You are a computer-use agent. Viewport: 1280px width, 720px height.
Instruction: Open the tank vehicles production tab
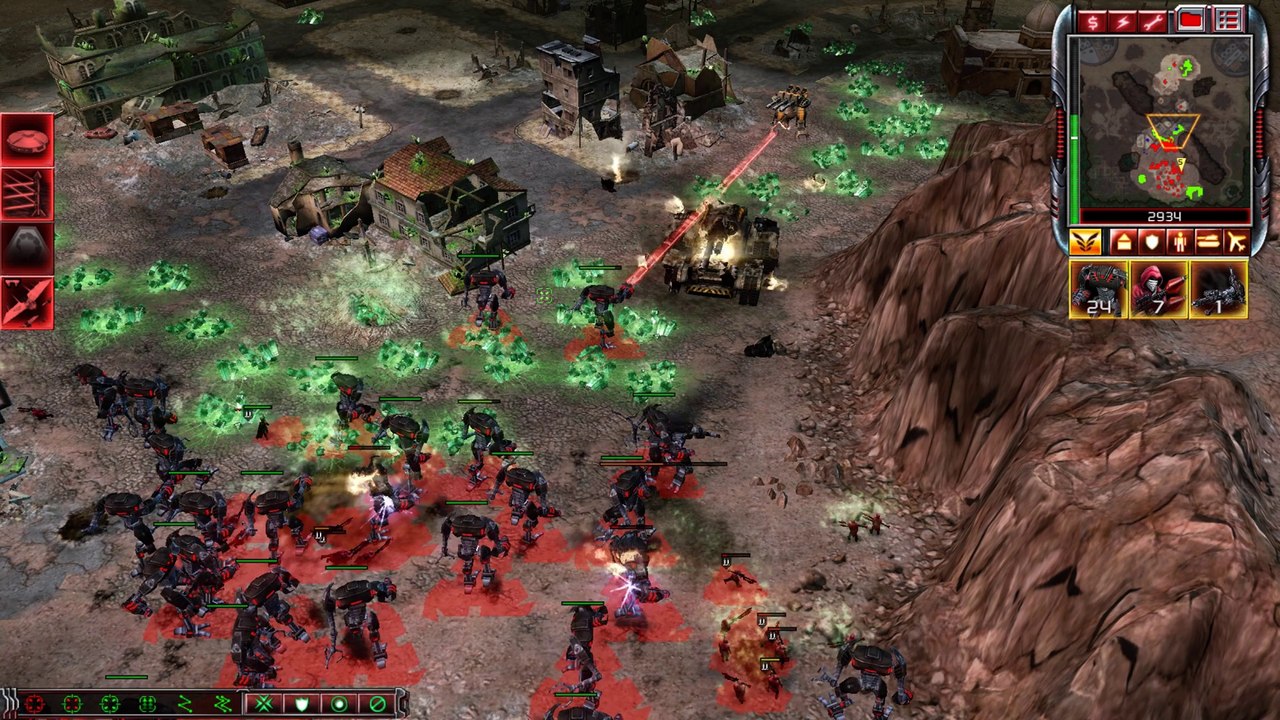[1208, 241]
